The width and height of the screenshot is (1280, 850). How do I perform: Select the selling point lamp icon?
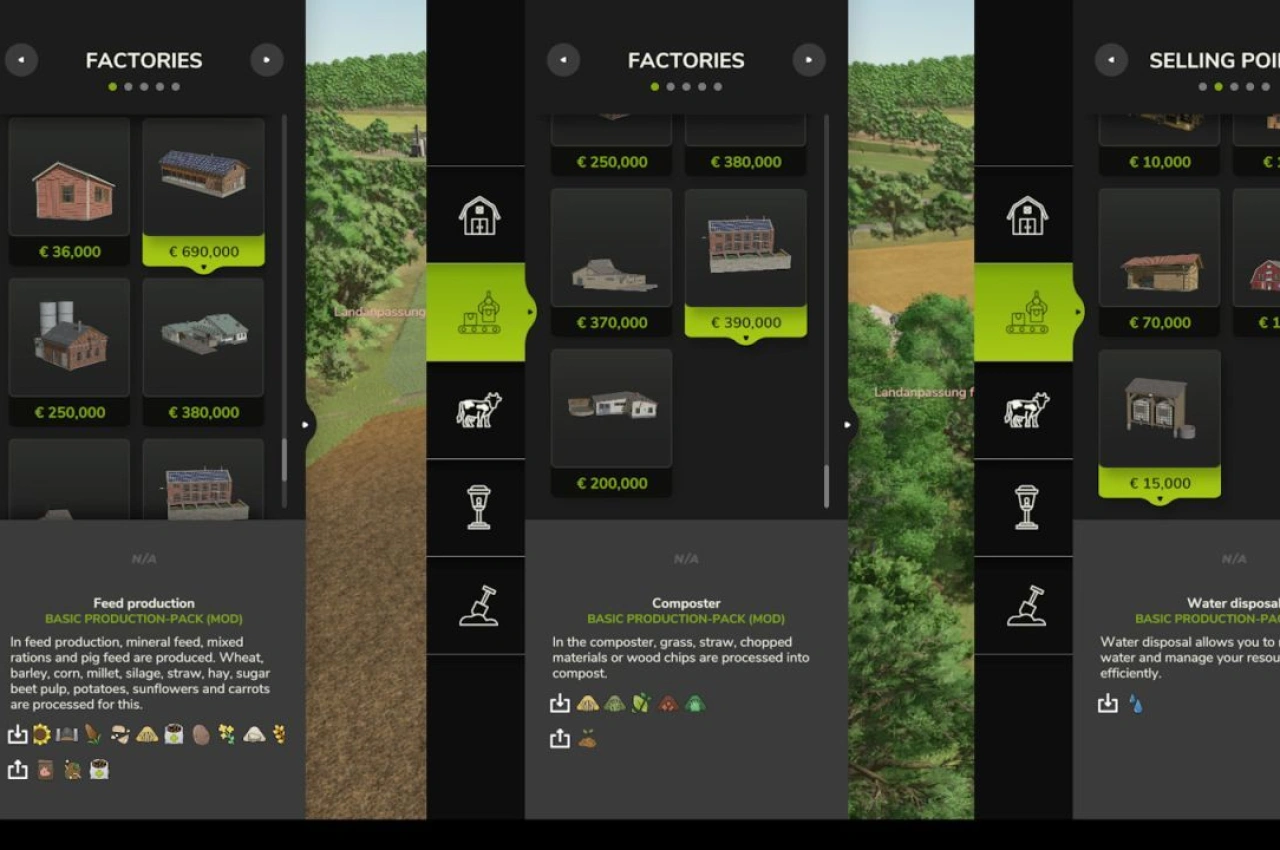point(477,508)
